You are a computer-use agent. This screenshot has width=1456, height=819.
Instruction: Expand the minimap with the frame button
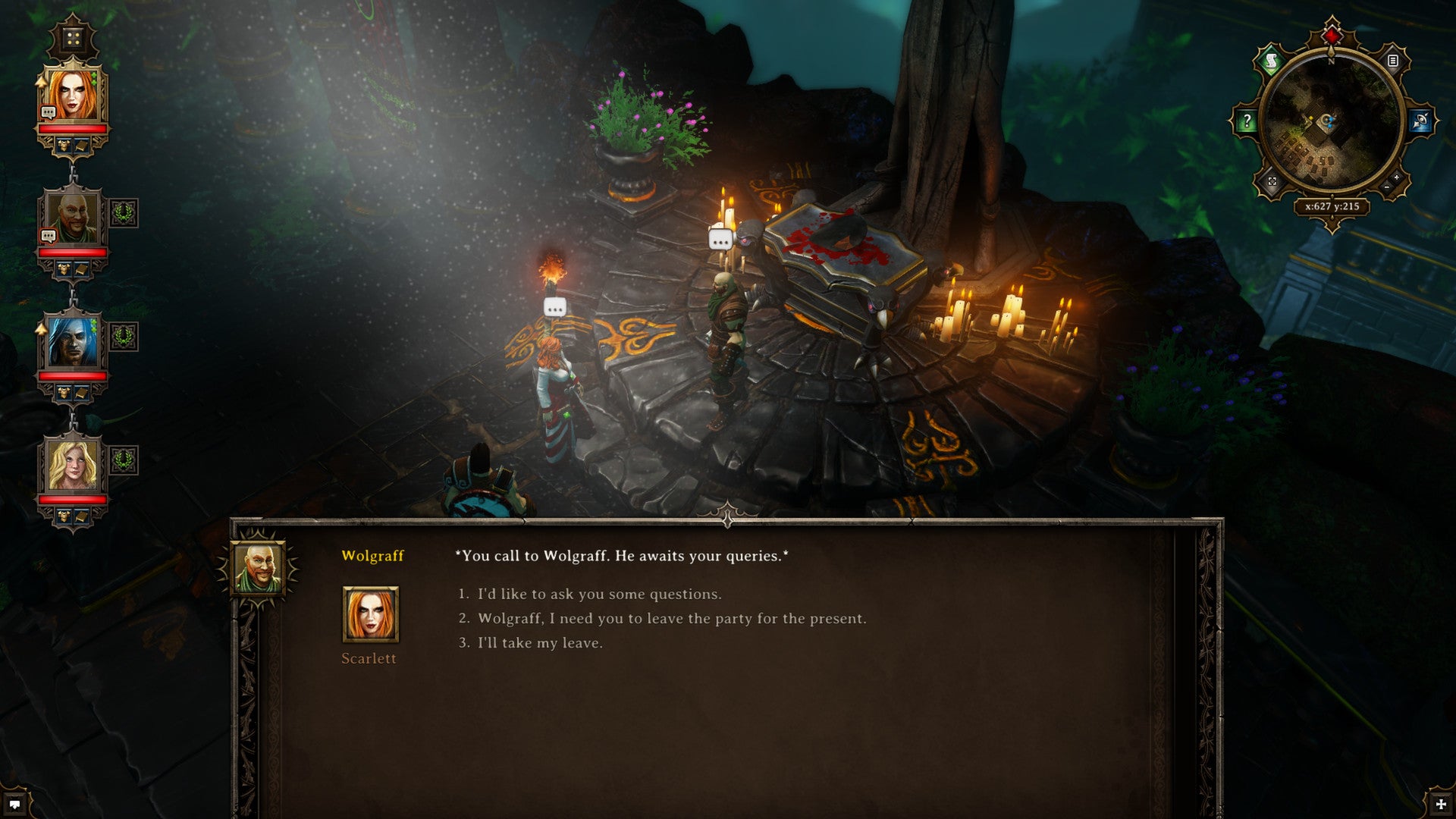(1272, 182)
